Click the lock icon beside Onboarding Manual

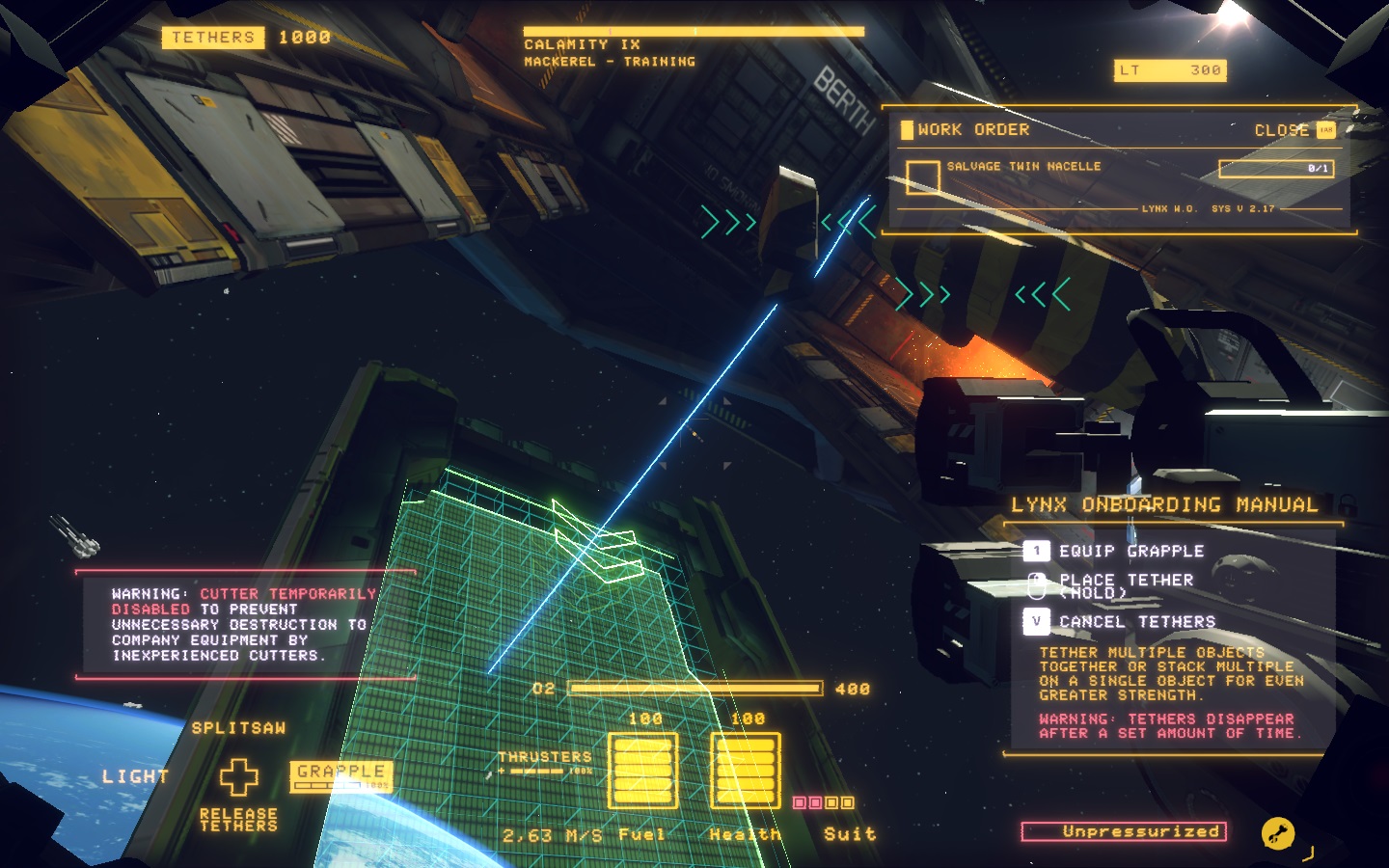click(1348, 503)
